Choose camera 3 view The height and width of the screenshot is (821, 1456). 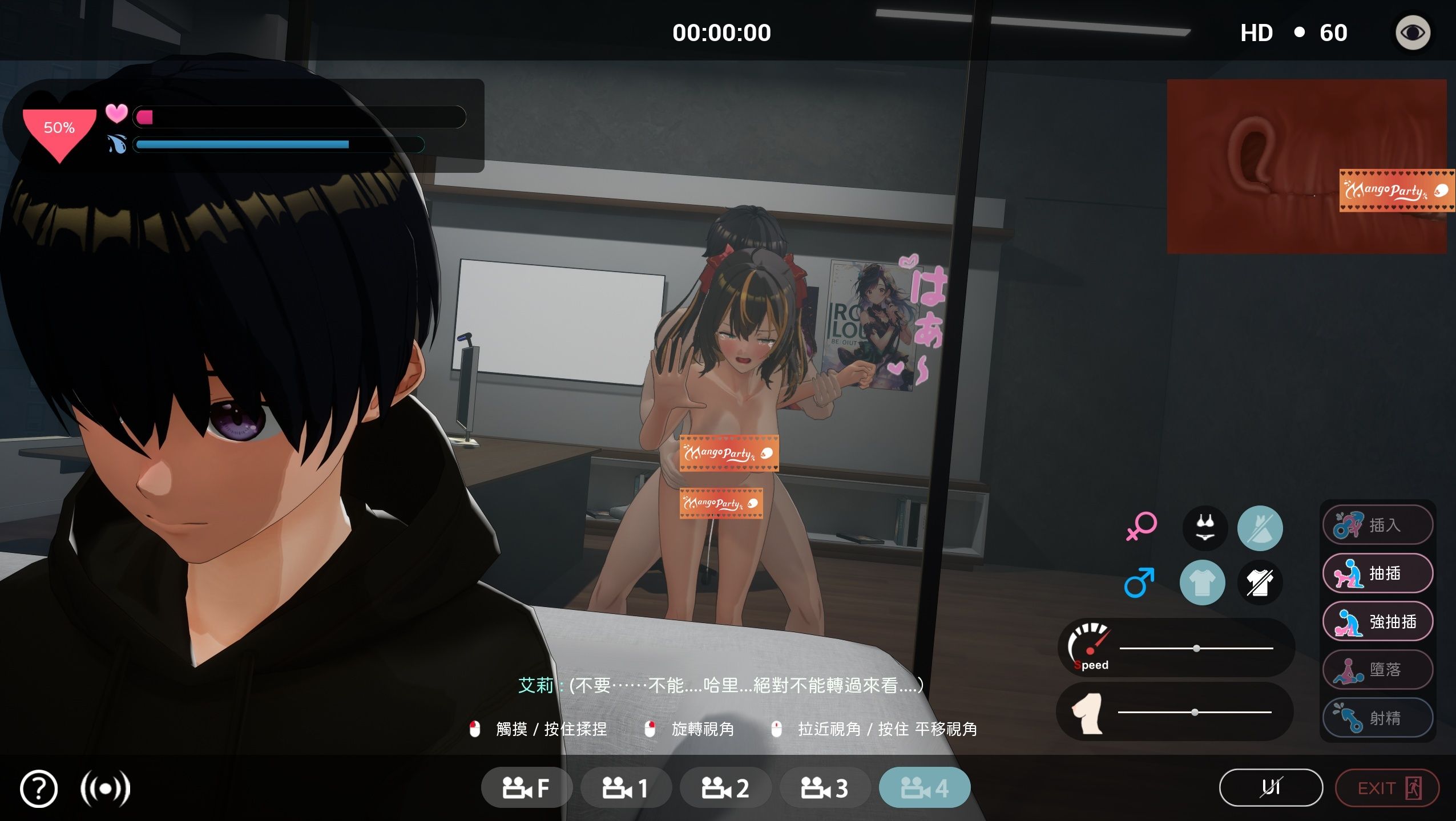[825, 788]
